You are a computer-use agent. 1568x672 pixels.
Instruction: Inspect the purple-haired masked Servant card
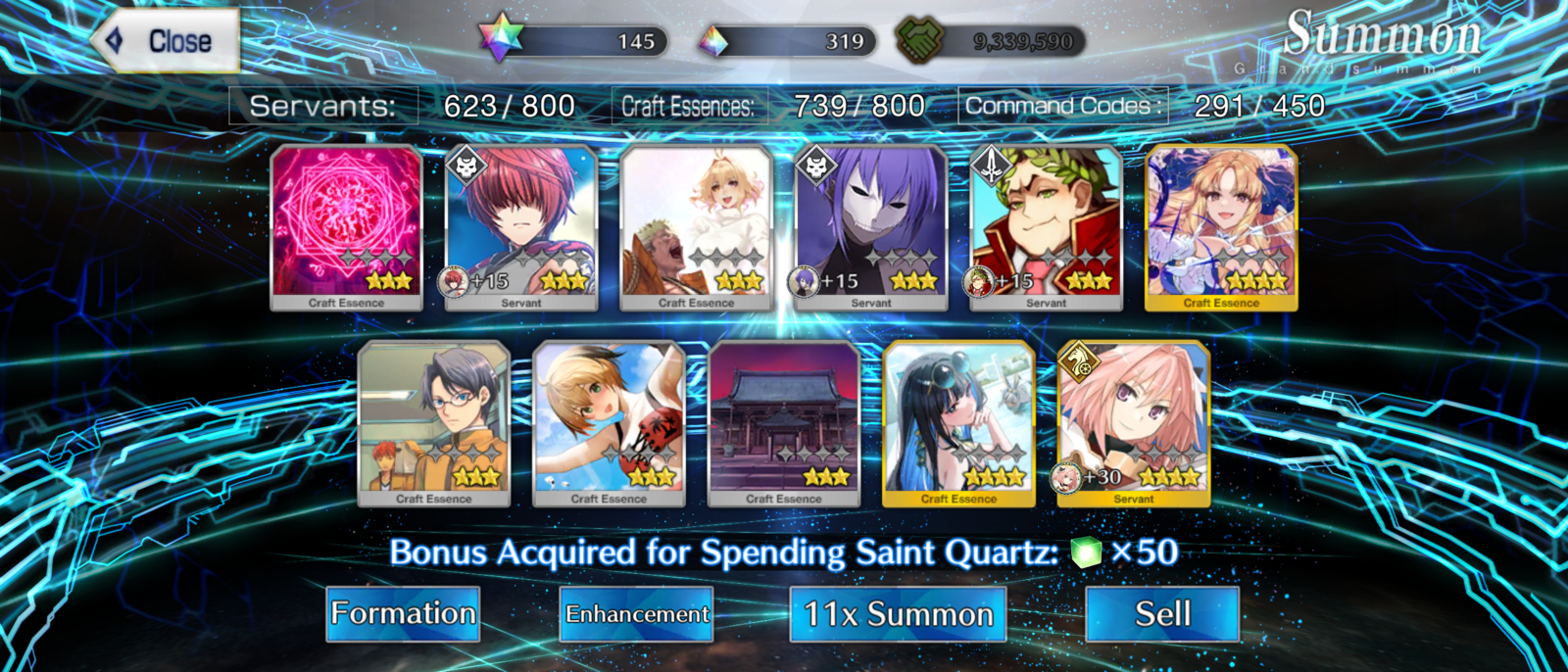(x=871, y=227)
